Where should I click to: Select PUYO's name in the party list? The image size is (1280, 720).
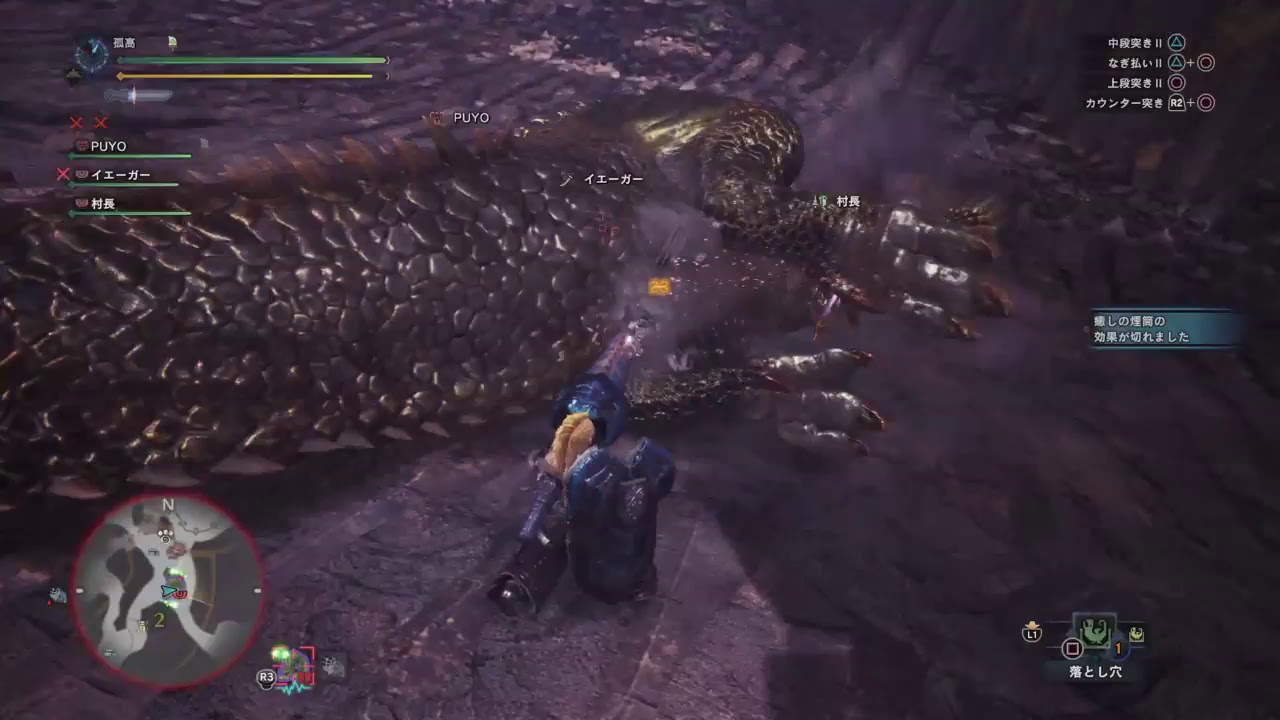tap(108, 146)
